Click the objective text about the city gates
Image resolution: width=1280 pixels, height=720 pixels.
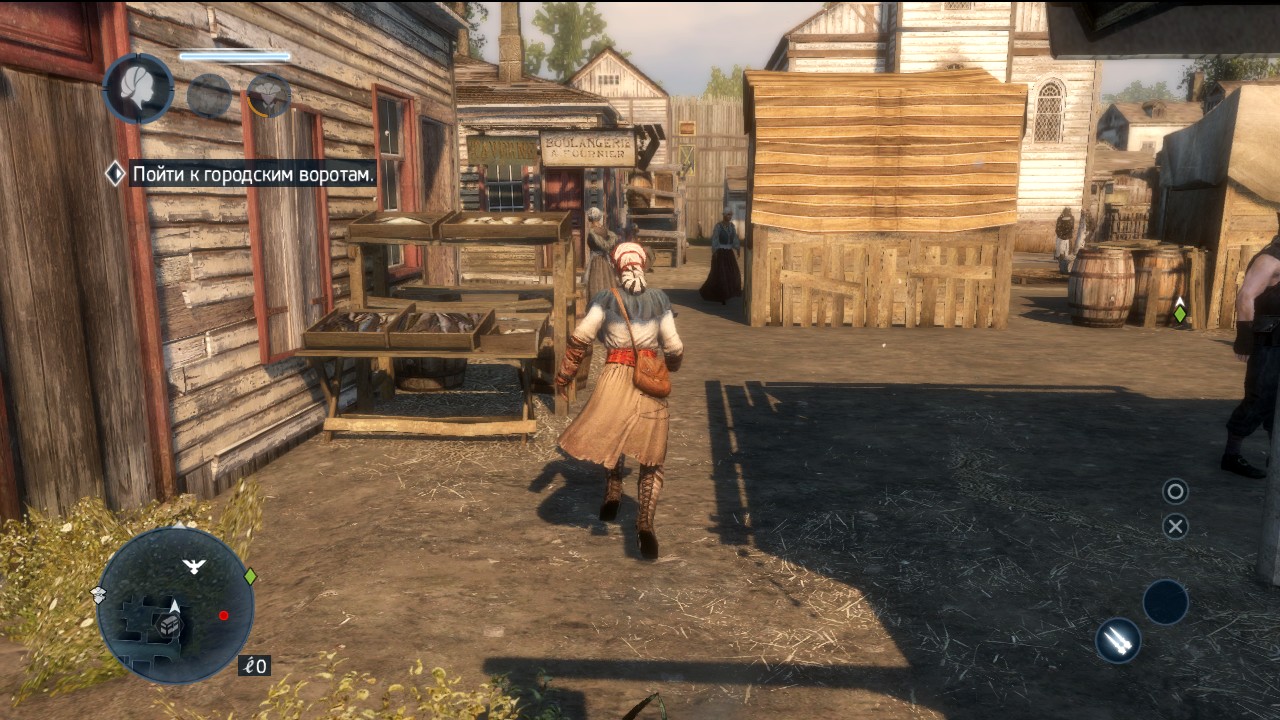[253, 174]
